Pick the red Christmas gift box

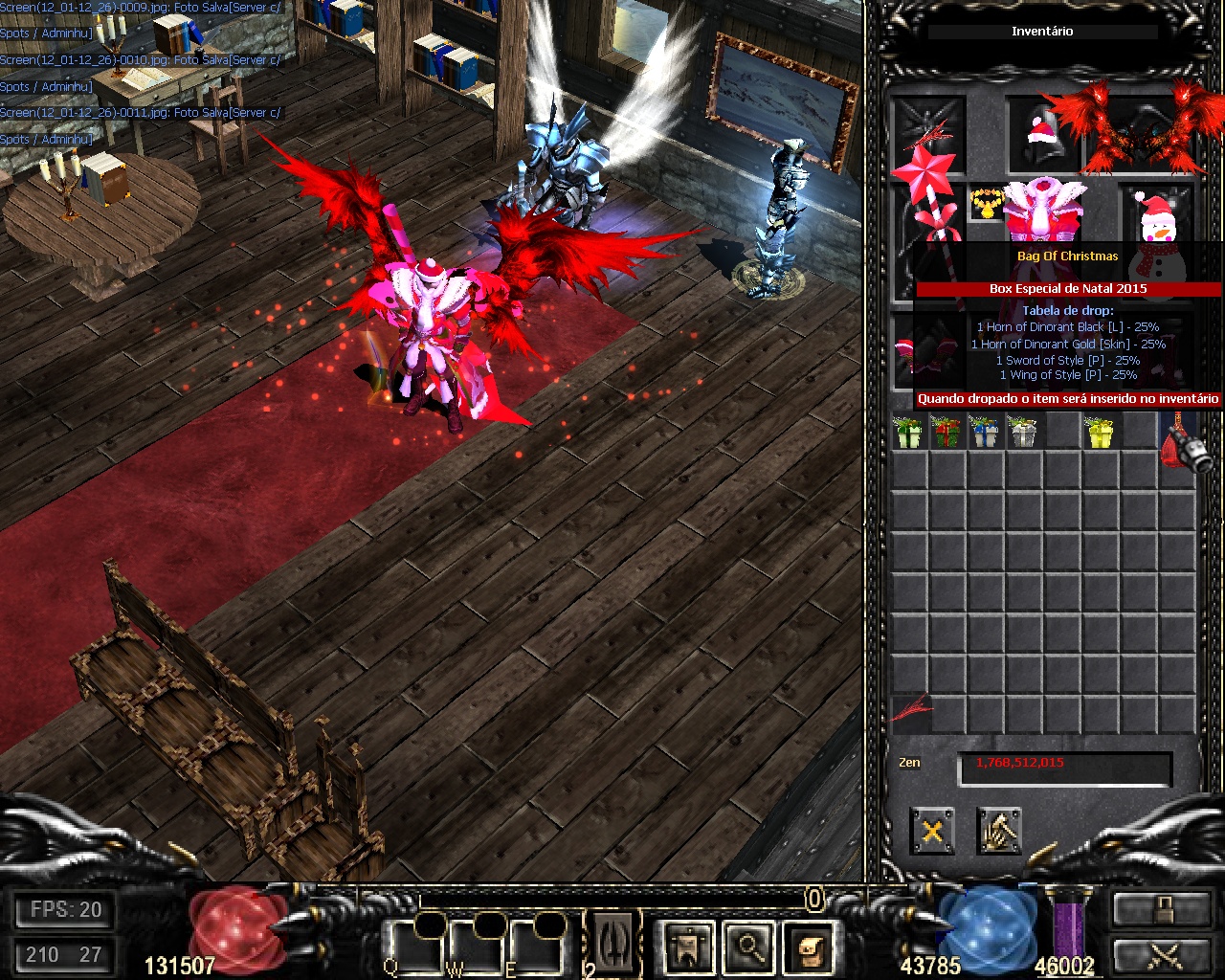click(x=946, y=432)
